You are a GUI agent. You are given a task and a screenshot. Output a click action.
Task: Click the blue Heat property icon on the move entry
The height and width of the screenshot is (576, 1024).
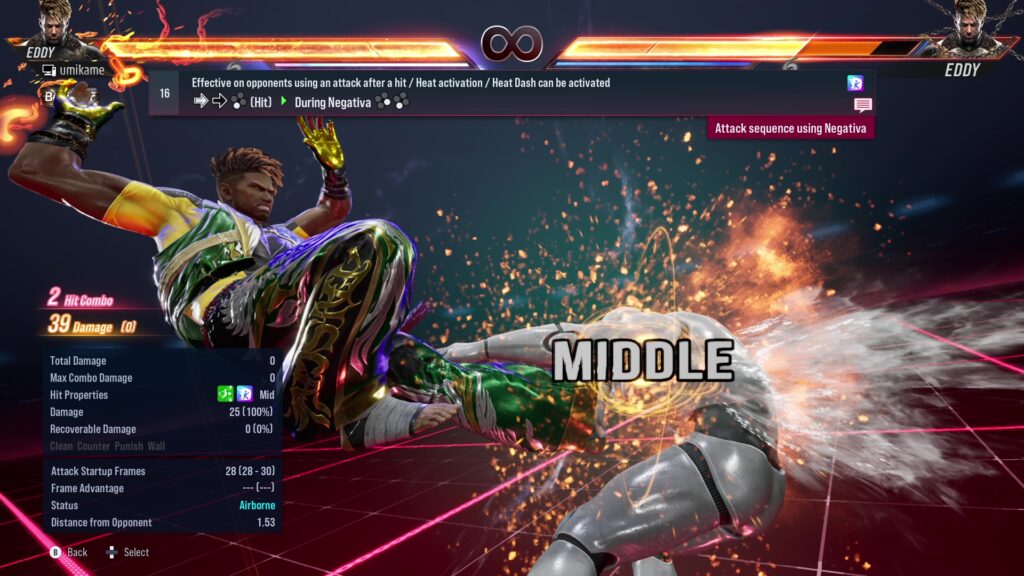click(x=855, y=83)
